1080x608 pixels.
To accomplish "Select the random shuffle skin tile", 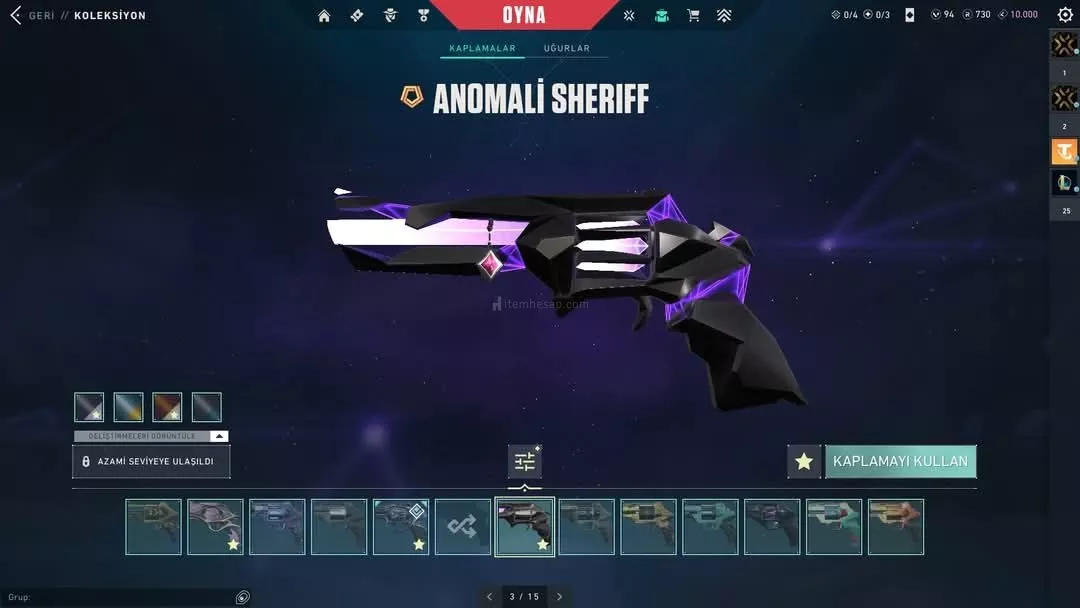I will click(x=463, y=527).
